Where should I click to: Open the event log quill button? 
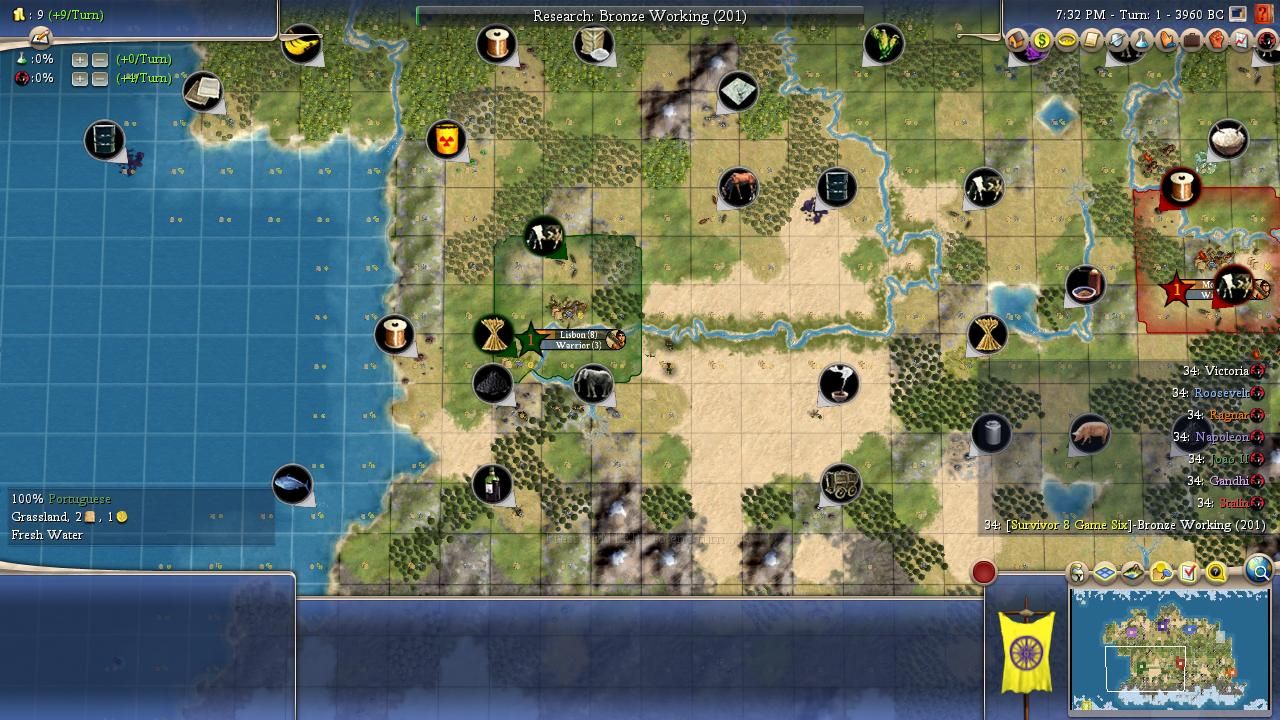point(40,38)
